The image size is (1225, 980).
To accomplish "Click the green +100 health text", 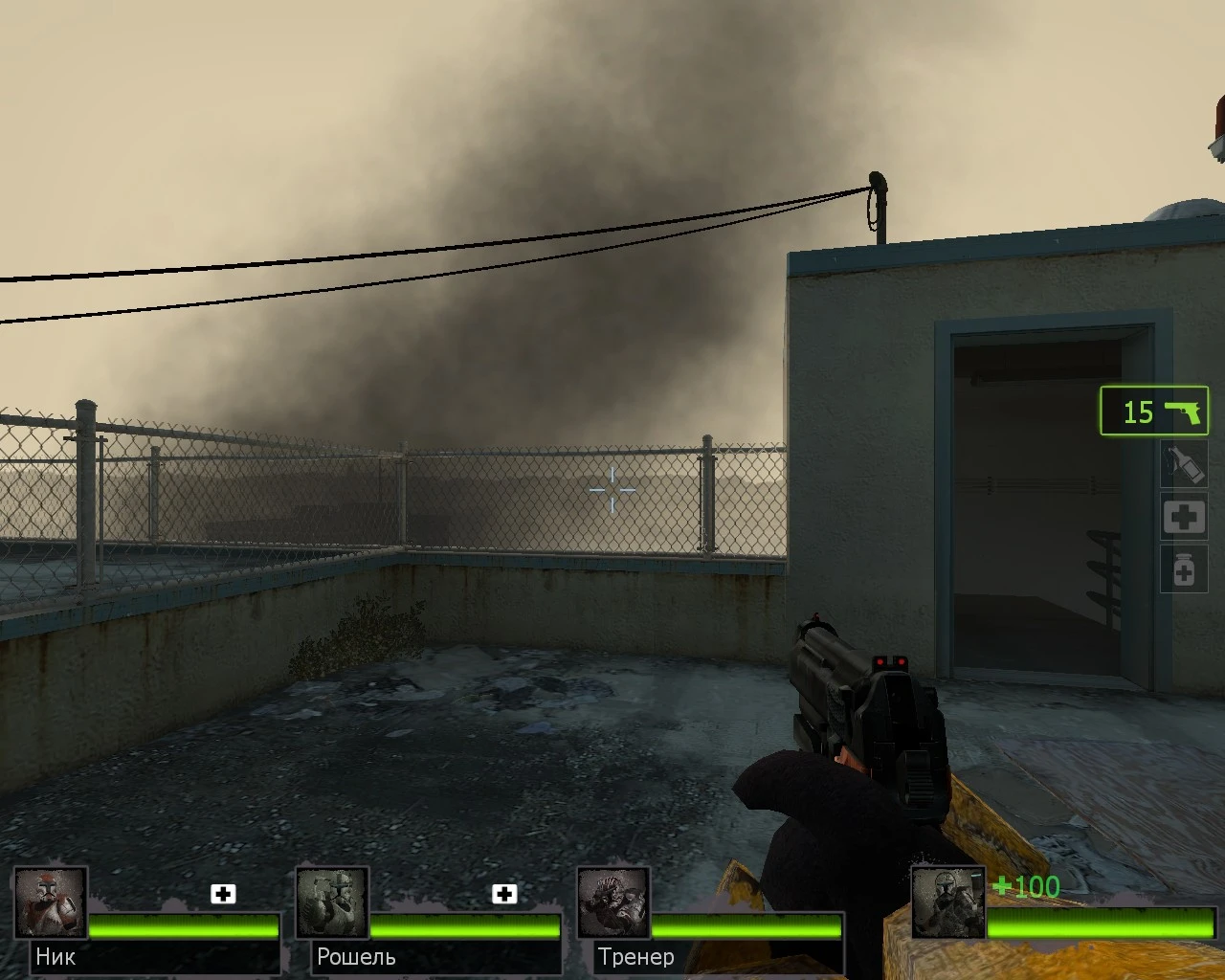I will click(x=1025, y=887).
